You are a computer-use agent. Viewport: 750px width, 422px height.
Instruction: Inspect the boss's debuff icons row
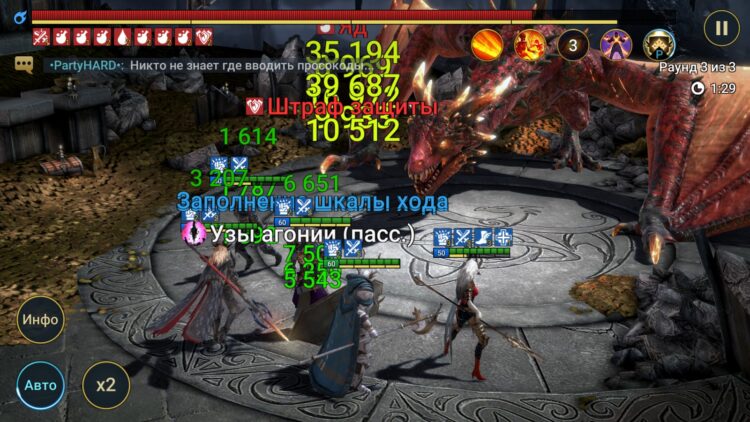point(122,38)
